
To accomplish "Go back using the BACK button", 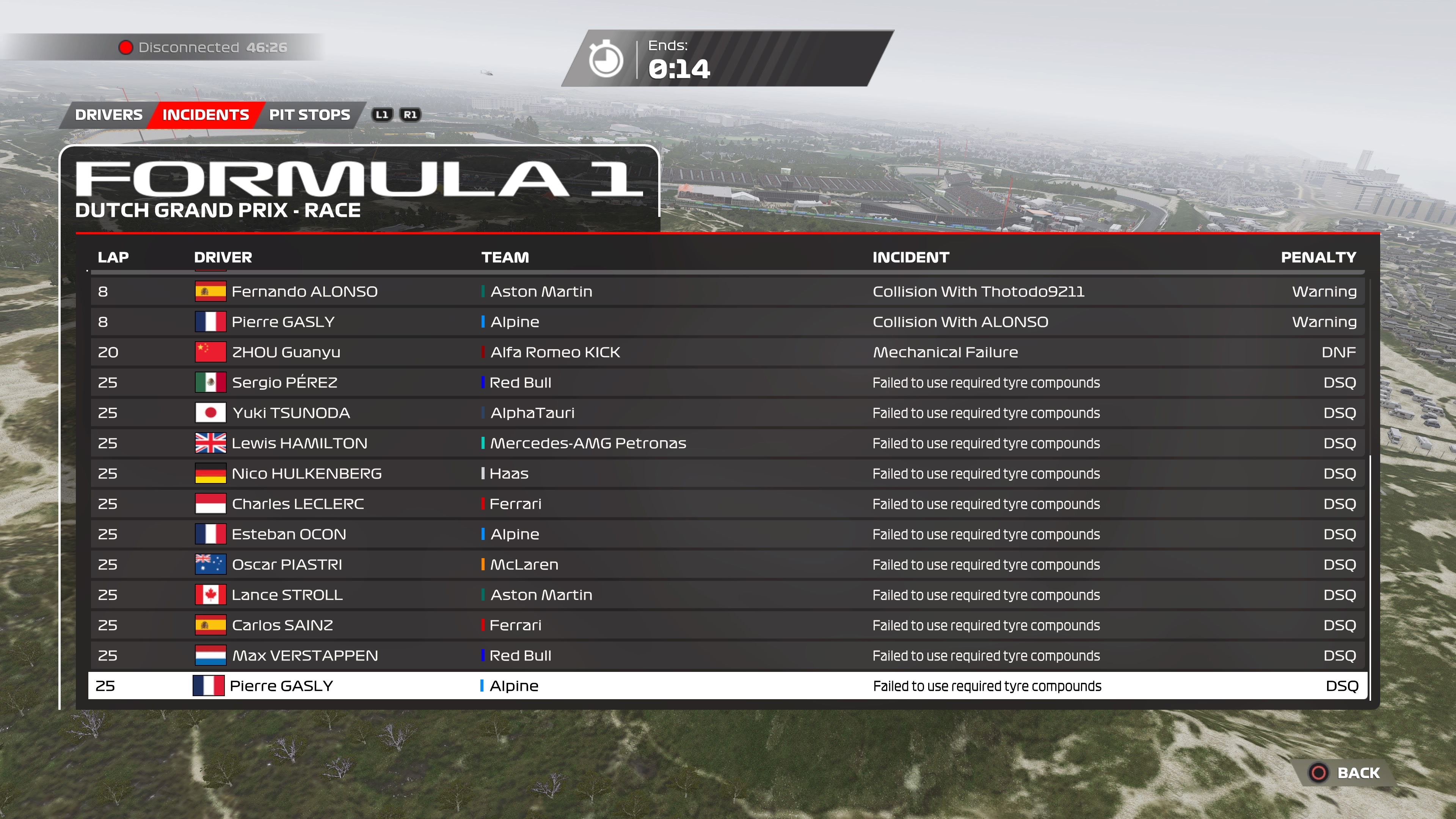I will (1348, 773).
